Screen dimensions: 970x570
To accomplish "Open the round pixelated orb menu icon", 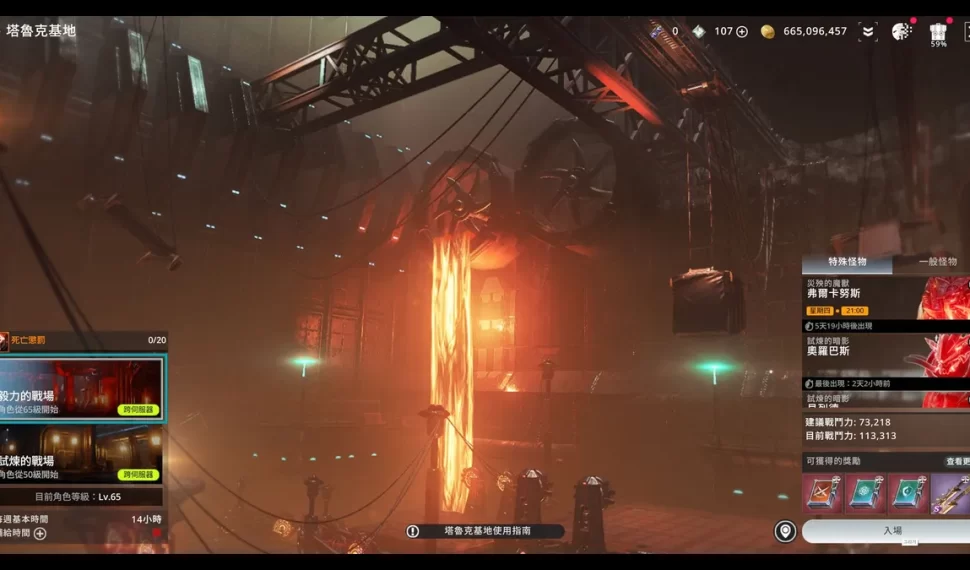I will pos(901,32).
